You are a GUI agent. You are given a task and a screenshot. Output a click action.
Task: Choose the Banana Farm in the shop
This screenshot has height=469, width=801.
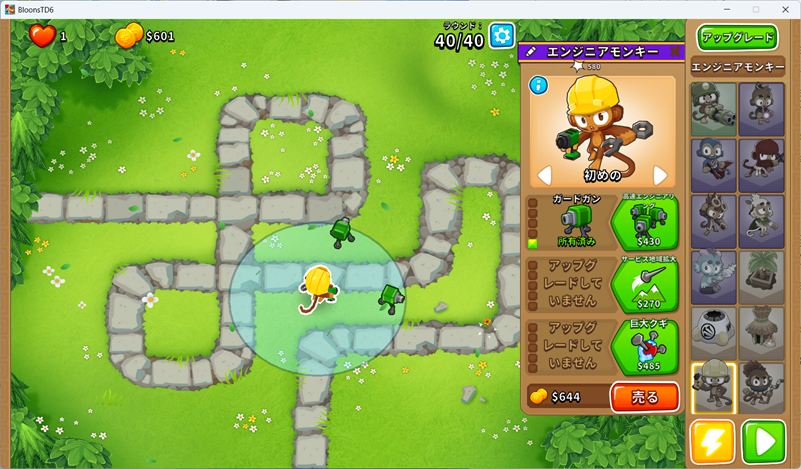click(761, 277)
